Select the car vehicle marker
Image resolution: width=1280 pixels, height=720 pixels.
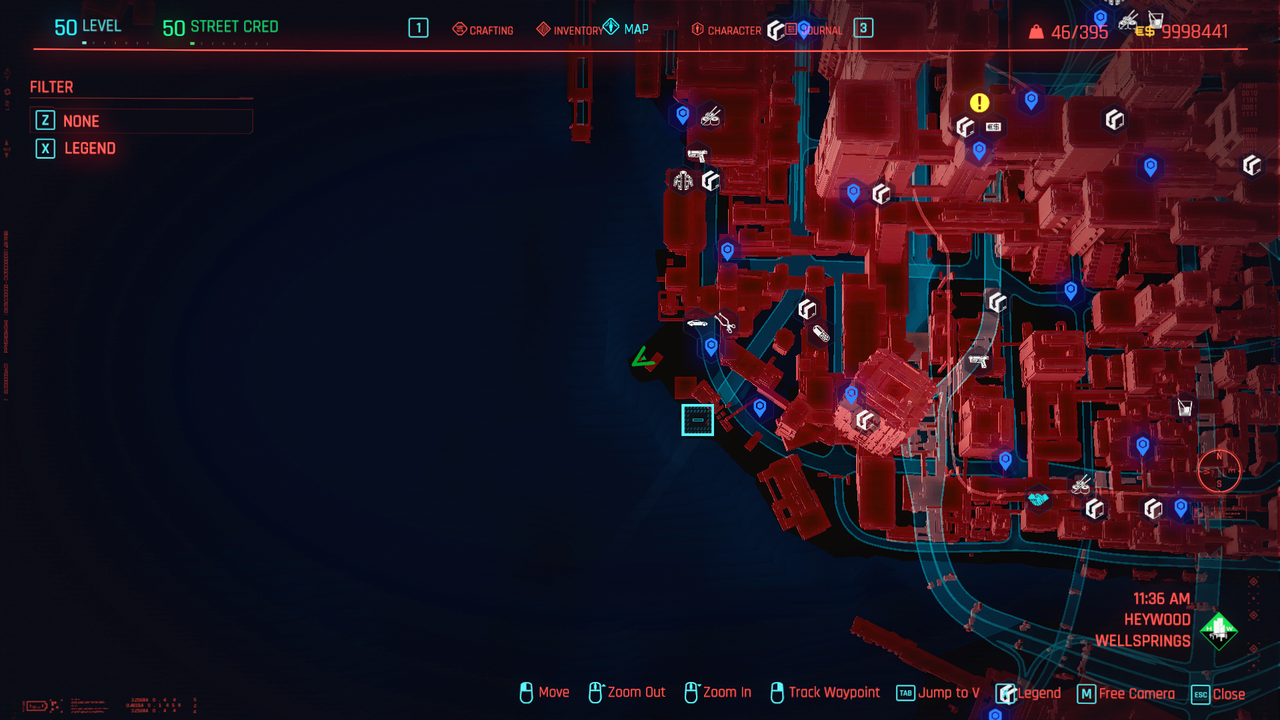tap(697, 323)
